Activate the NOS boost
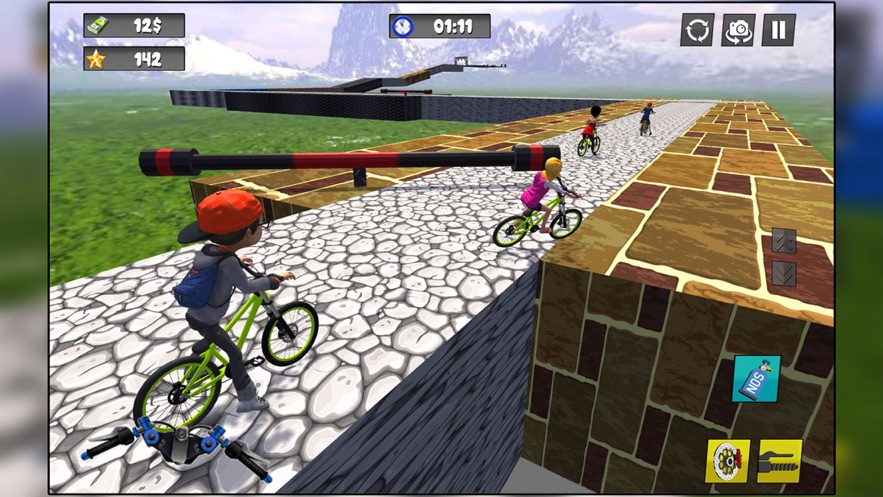 pyautogui.click(x=756, y=379)
